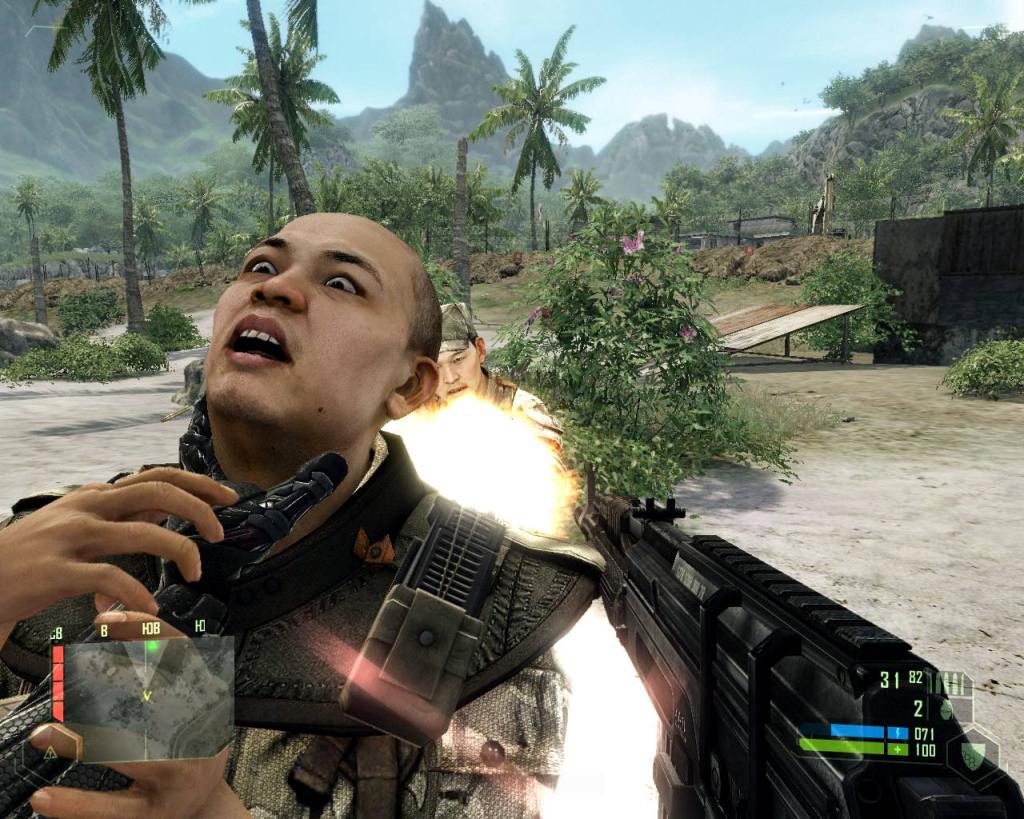
Task: Select the warning triangle hexagon icon
Action: pos(49,751)
